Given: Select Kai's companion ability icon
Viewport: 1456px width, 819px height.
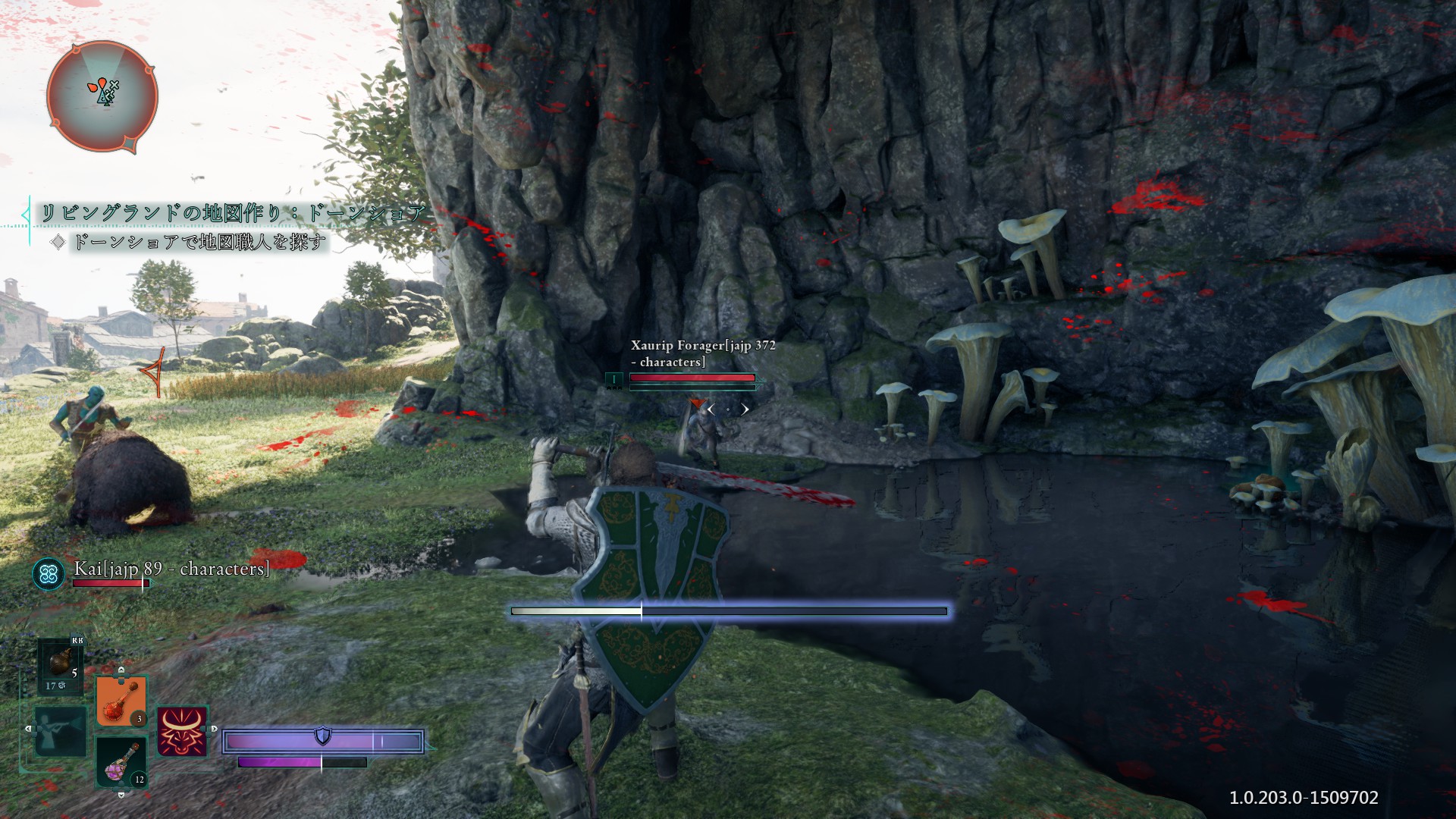Looking at the screenshot, I should [49, 573].
